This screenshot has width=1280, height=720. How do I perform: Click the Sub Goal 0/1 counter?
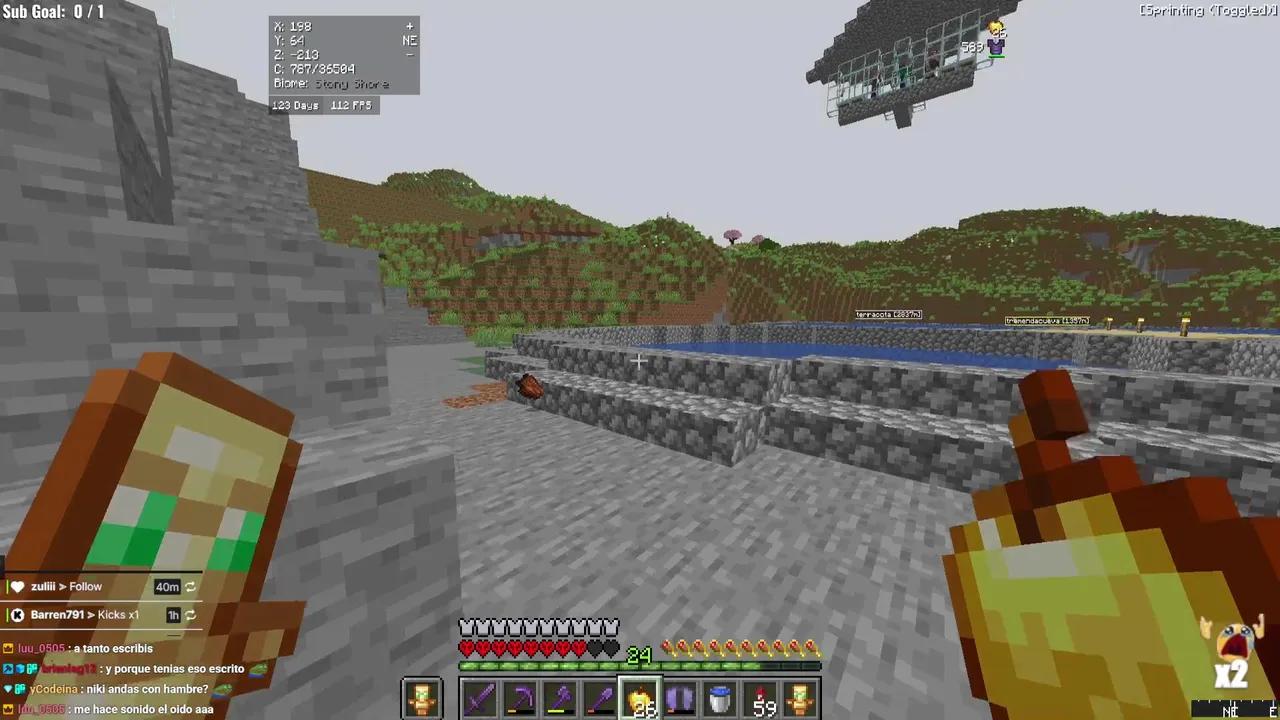55,12
